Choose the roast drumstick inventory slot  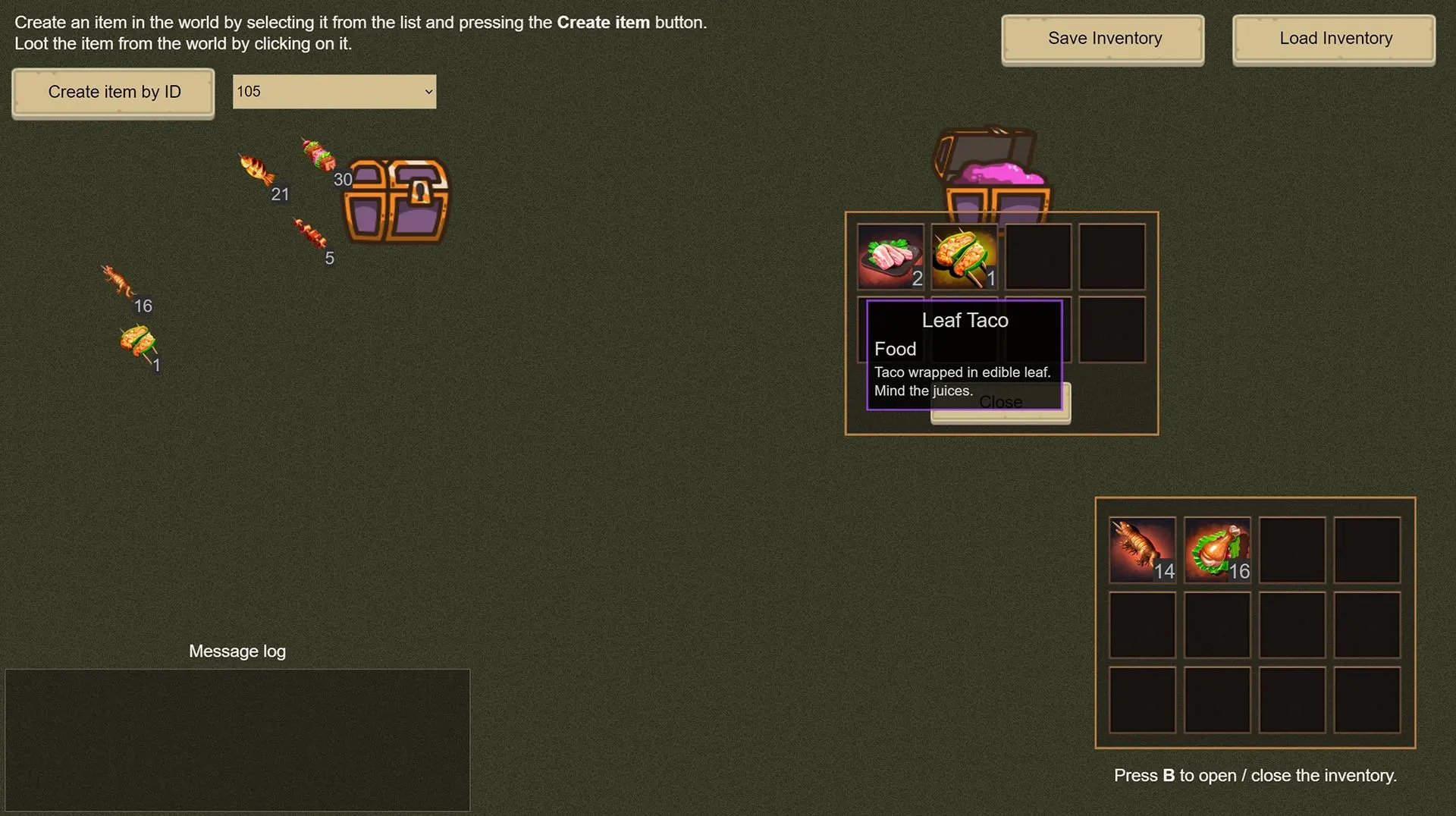coord(1217,550)
